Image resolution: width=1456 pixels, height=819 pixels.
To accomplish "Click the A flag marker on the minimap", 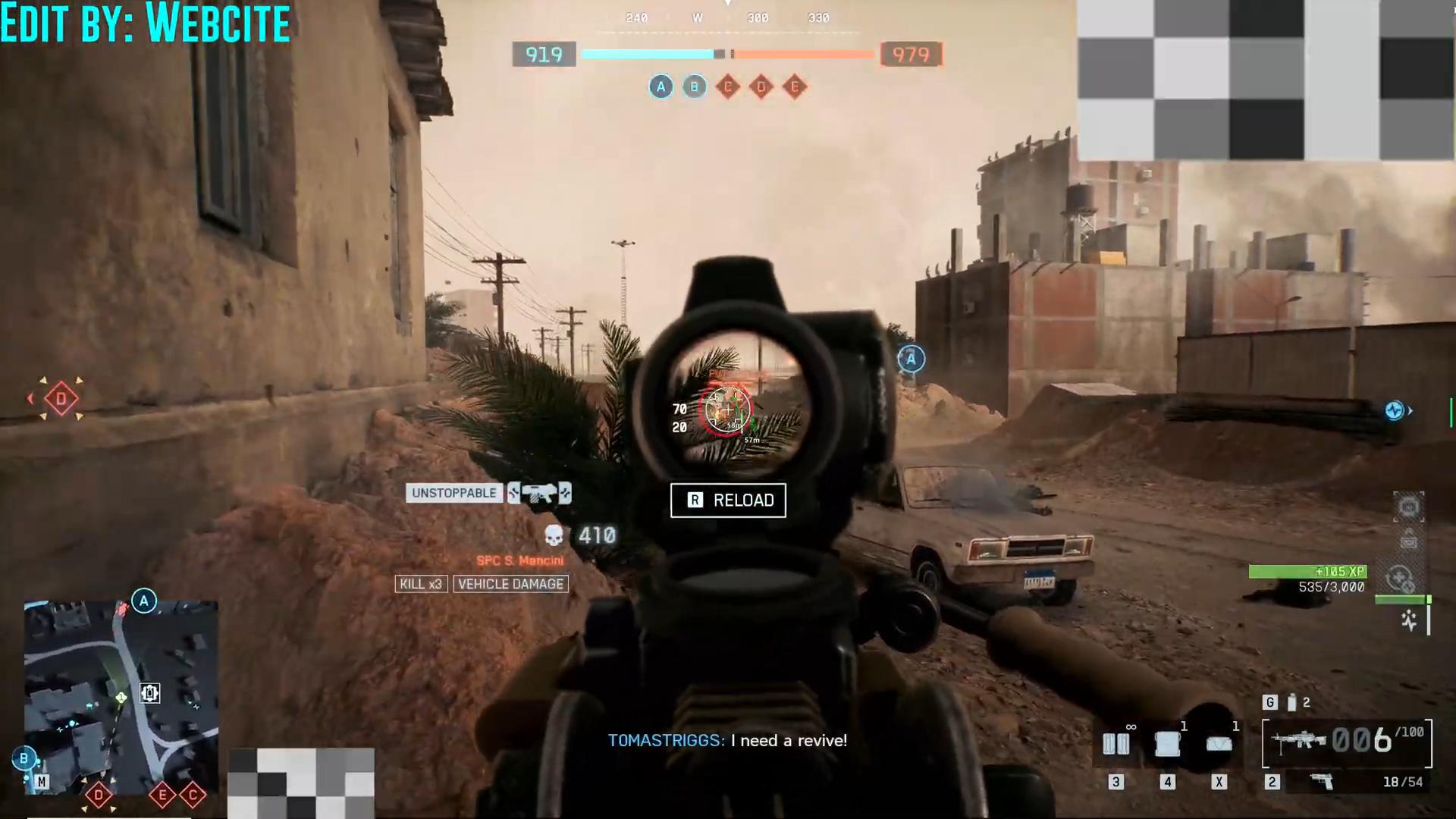I will click(144, 601).
